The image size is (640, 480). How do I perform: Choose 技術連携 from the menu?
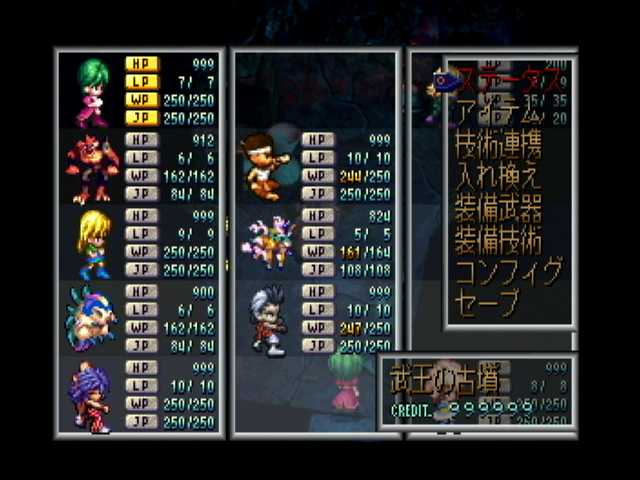[x=499, y=146]
